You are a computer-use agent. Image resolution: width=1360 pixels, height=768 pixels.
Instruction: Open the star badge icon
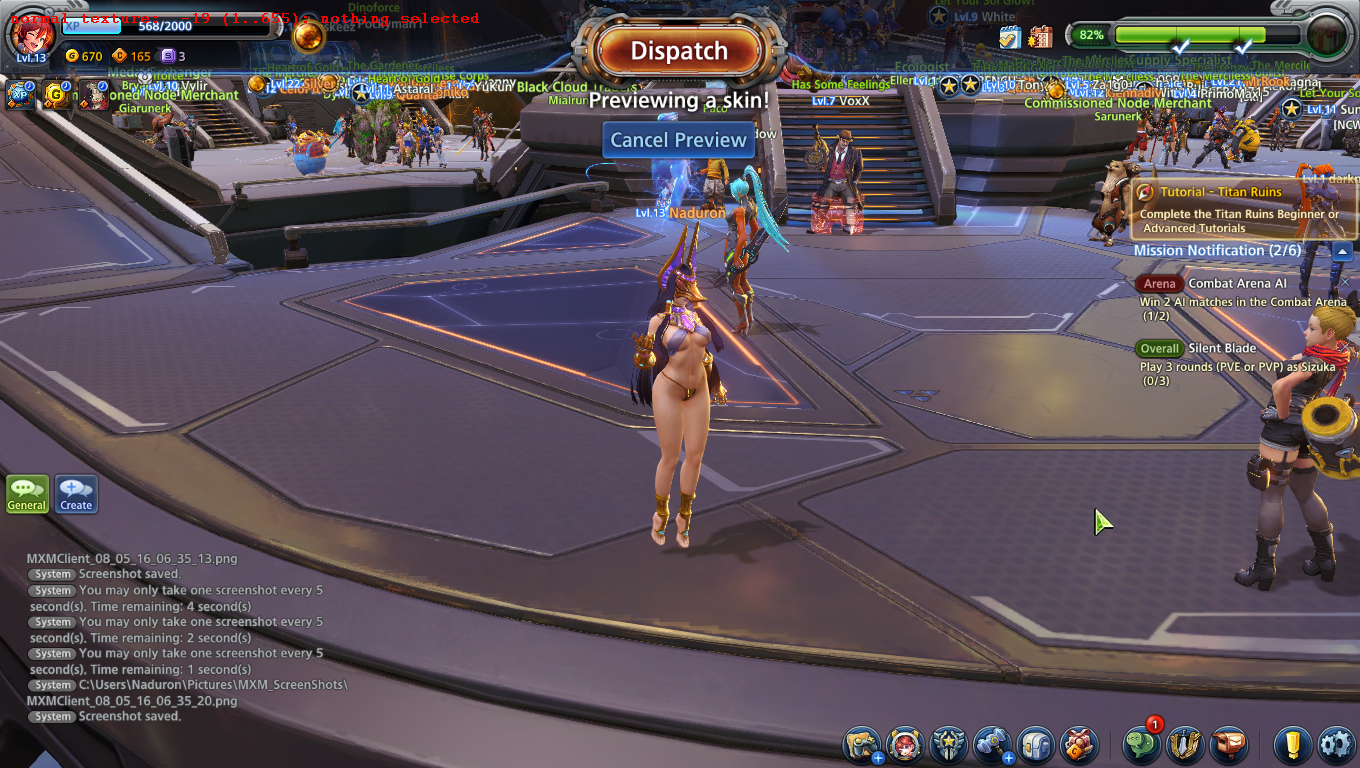click(x=948, y=745)
